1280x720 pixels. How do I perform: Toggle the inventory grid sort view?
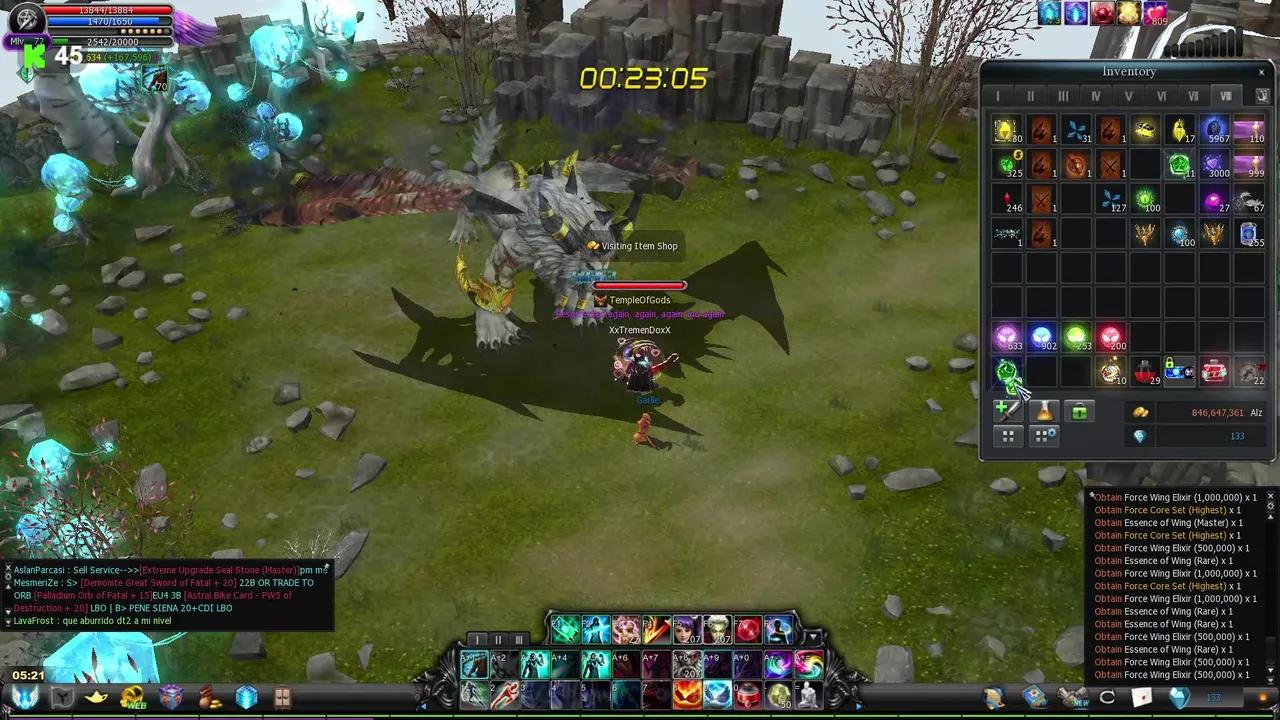(x=1007, y=437)
